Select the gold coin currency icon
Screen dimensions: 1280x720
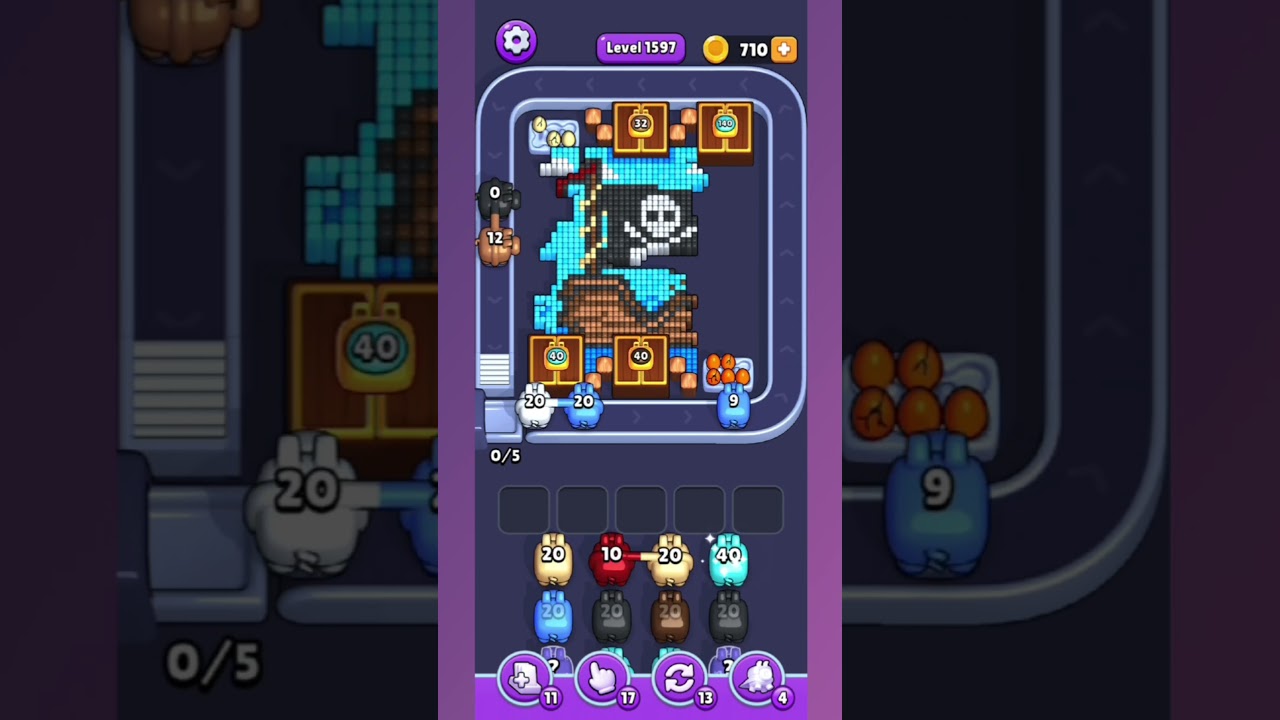tap(716, 48)
